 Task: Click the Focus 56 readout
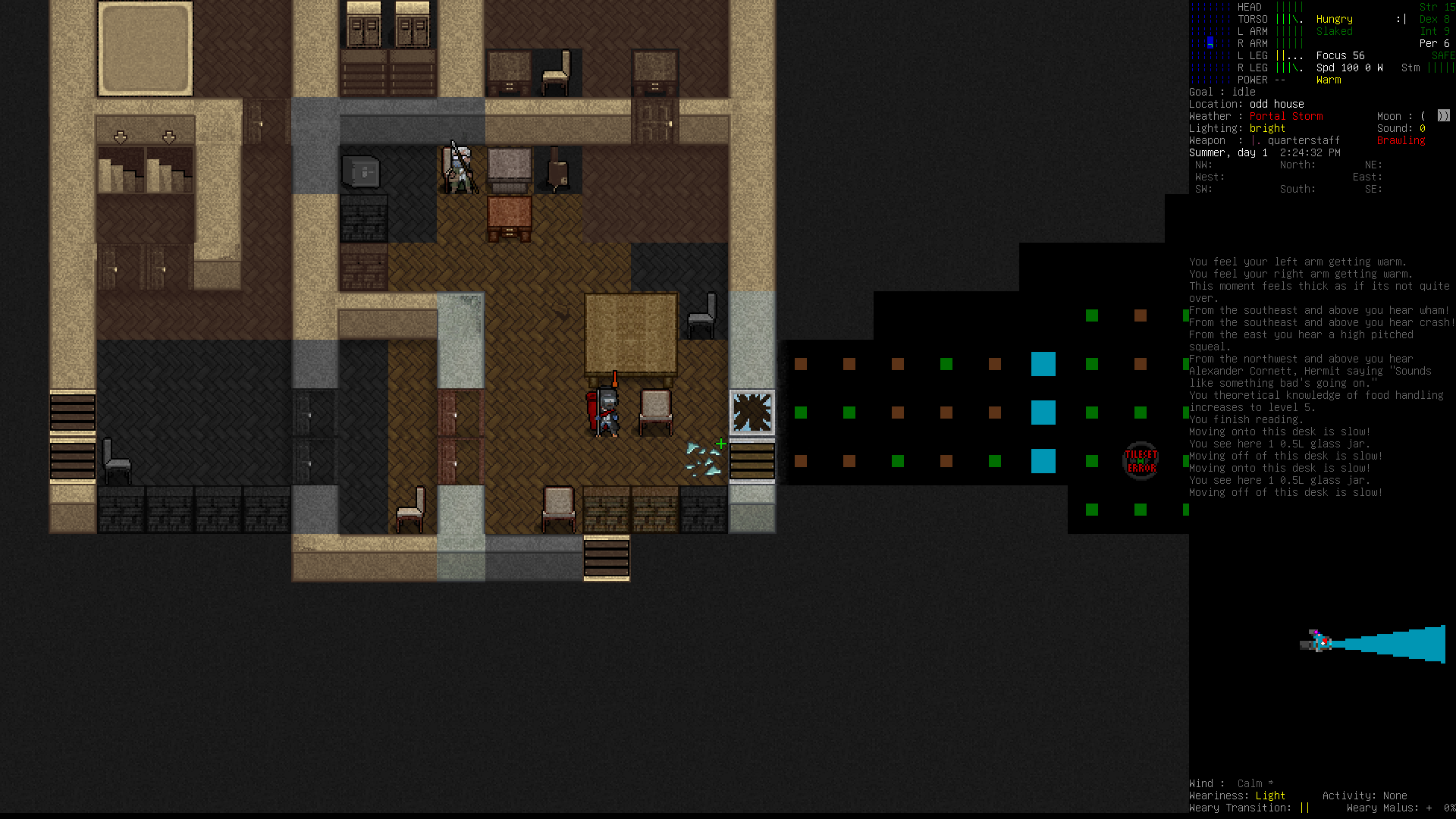[1340, 55]
